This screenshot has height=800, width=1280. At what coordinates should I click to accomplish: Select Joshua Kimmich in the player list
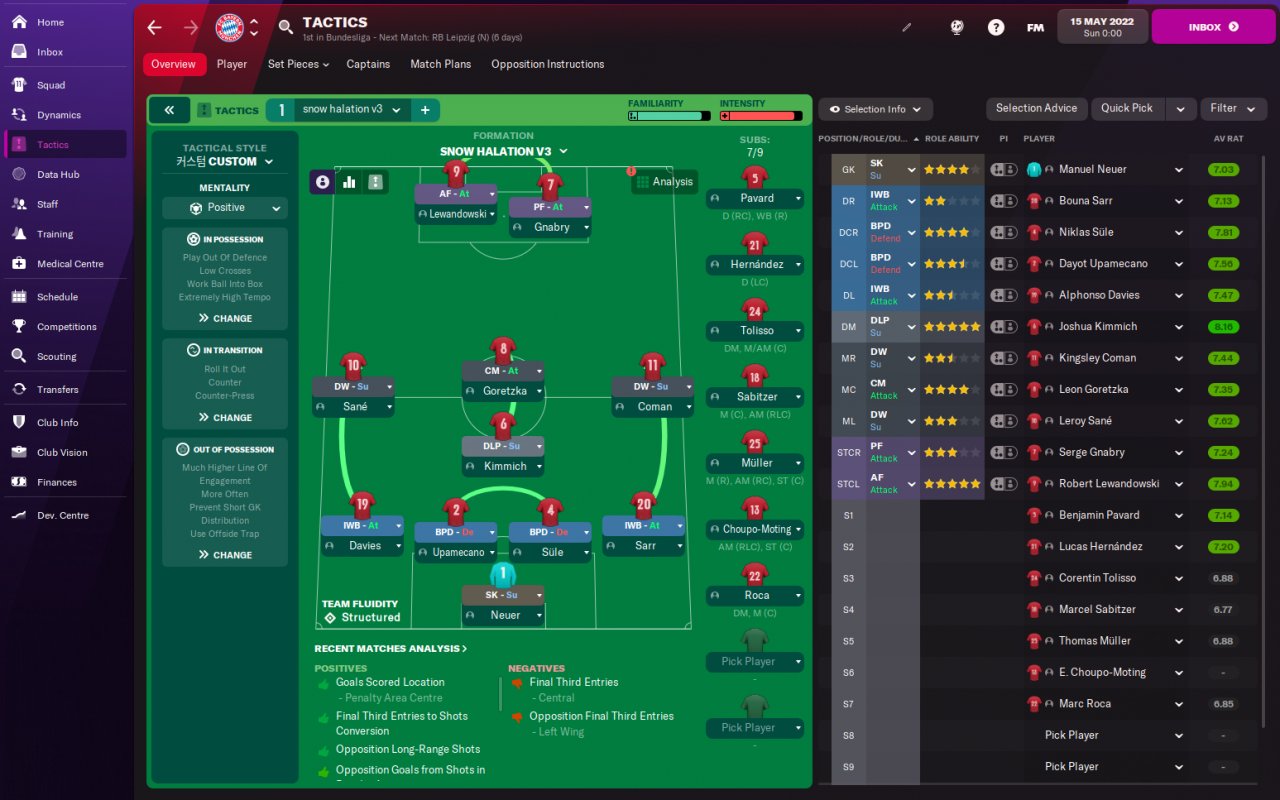(x=1097, y=326)
